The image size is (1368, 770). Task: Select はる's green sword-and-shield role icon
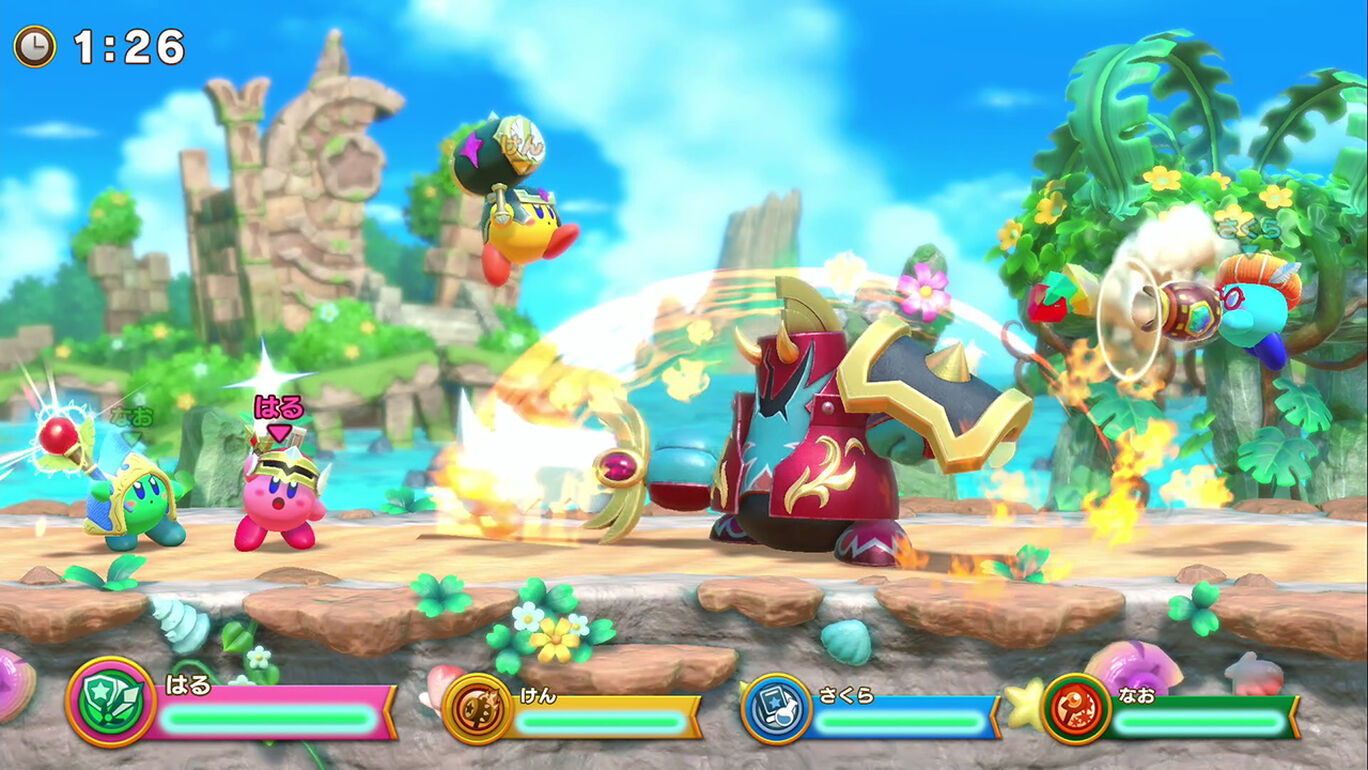point(110,702)
